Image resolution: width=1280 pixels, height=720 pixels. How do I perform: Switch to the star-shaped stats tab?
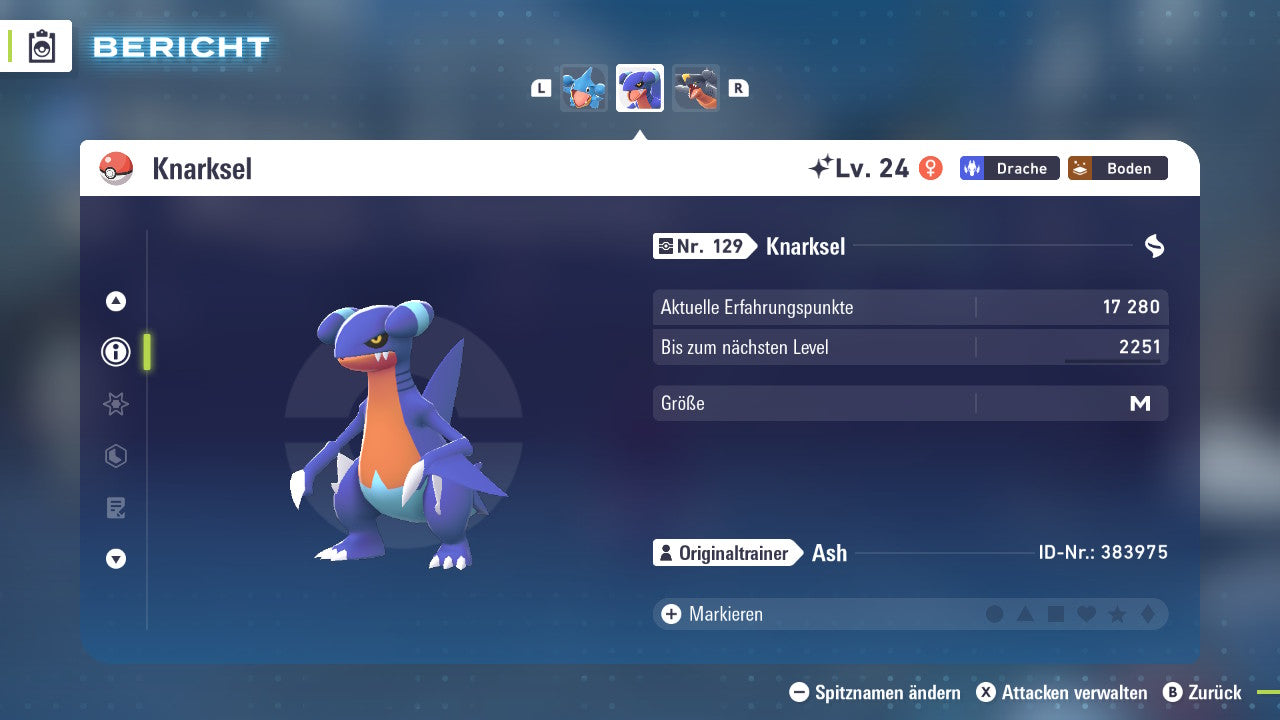116,404
